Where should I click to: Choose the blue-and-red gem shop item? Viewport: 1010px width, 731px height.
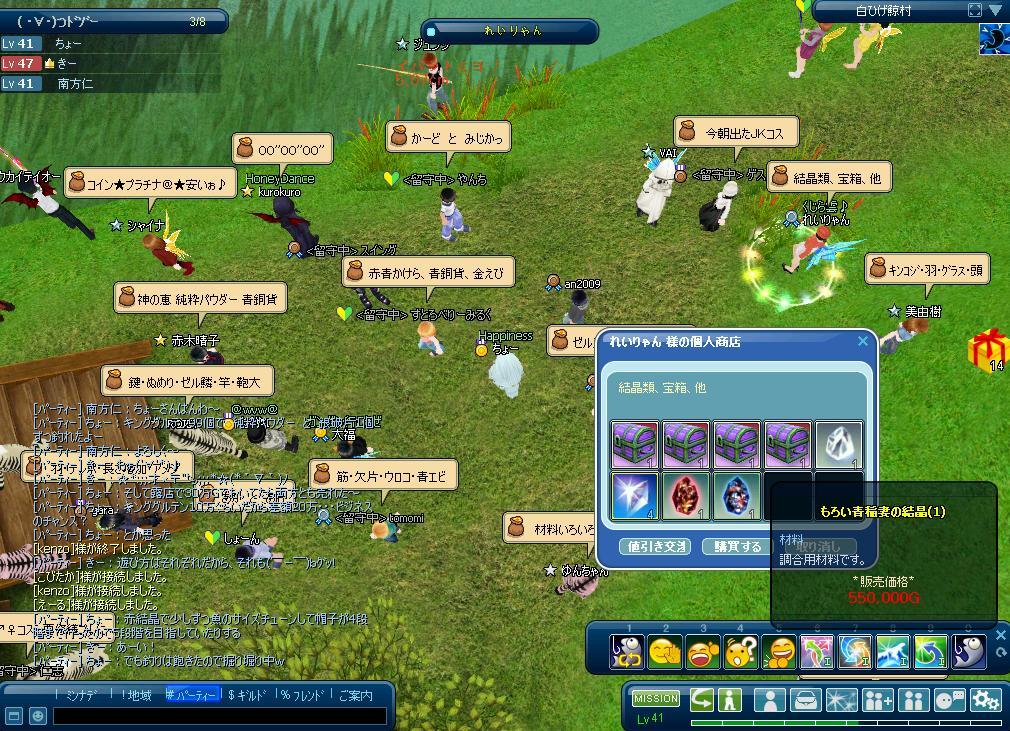[x=736, y=497]
